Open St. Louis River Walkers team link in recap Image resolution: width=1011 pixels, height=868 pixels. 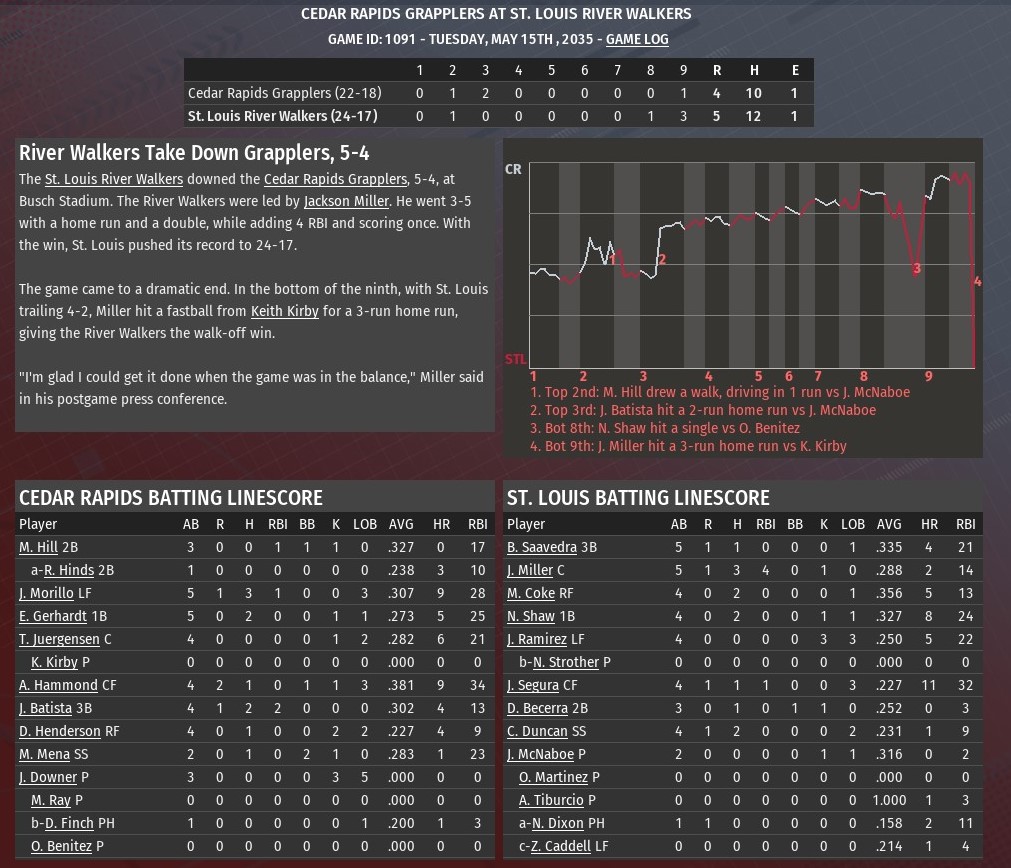coord(114,180)
